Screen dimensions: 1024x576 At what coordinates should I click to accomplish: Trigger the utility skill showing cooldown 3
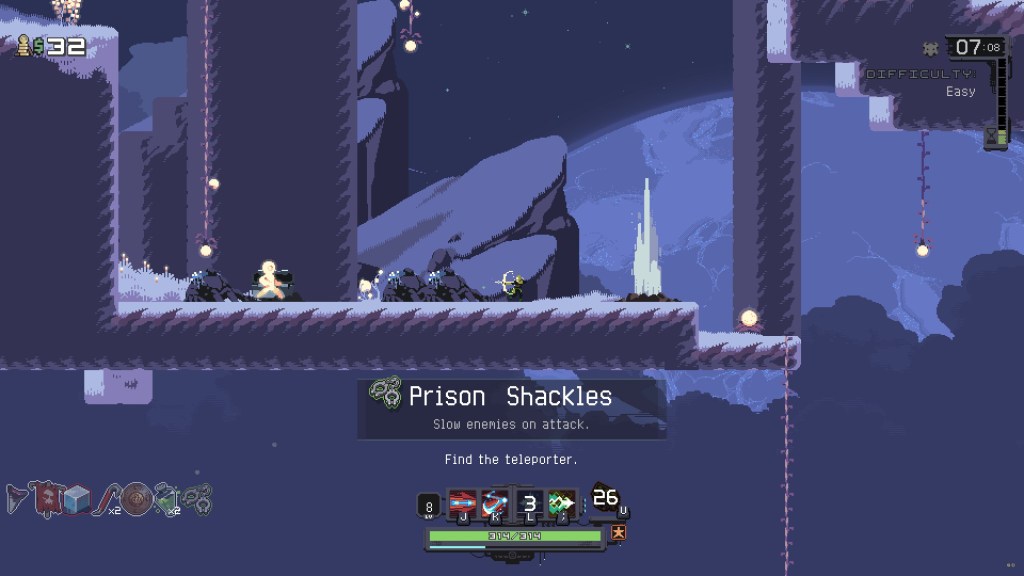[530, 503]
